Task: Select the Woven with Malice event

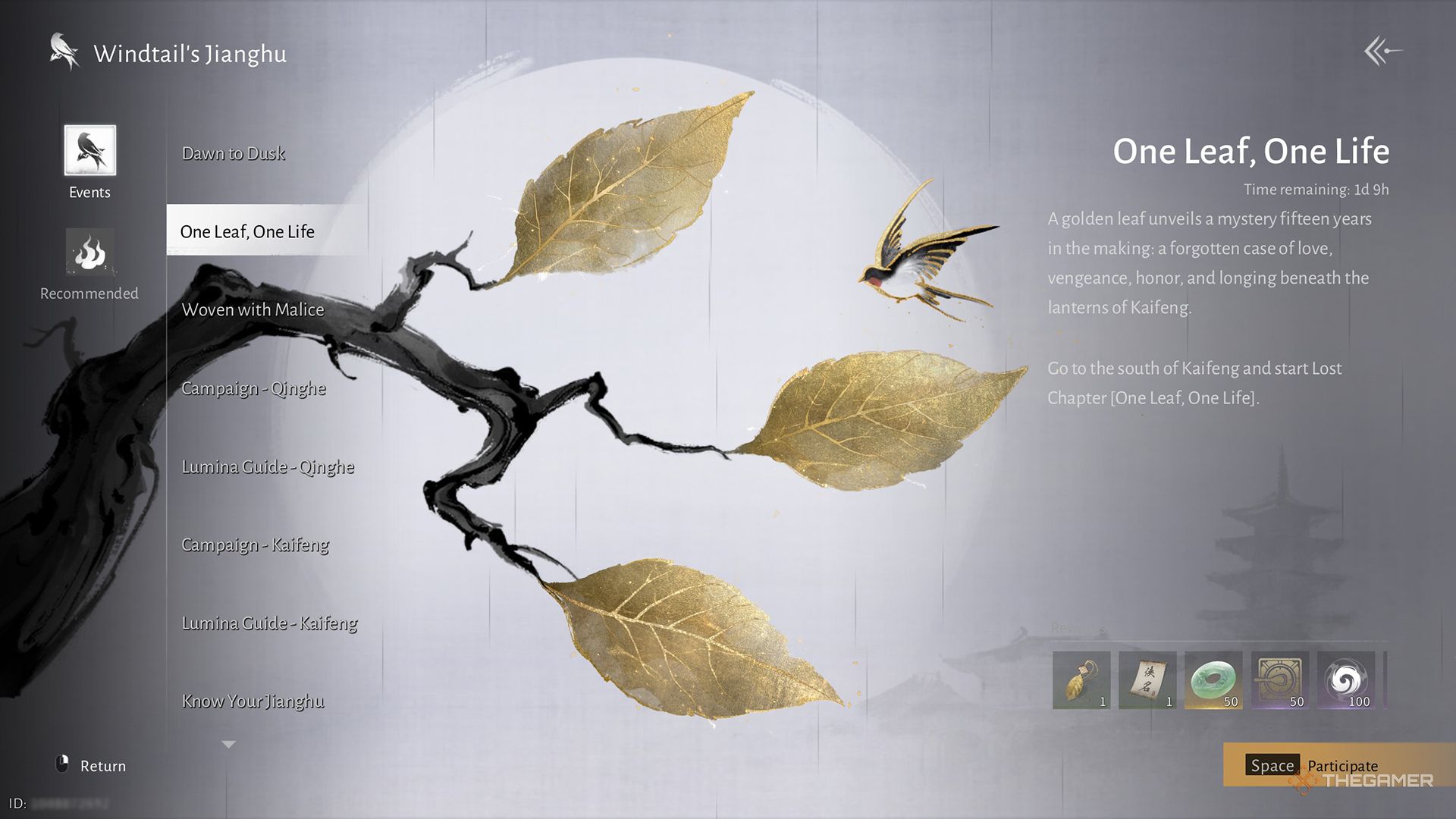Action: [253, 309]
